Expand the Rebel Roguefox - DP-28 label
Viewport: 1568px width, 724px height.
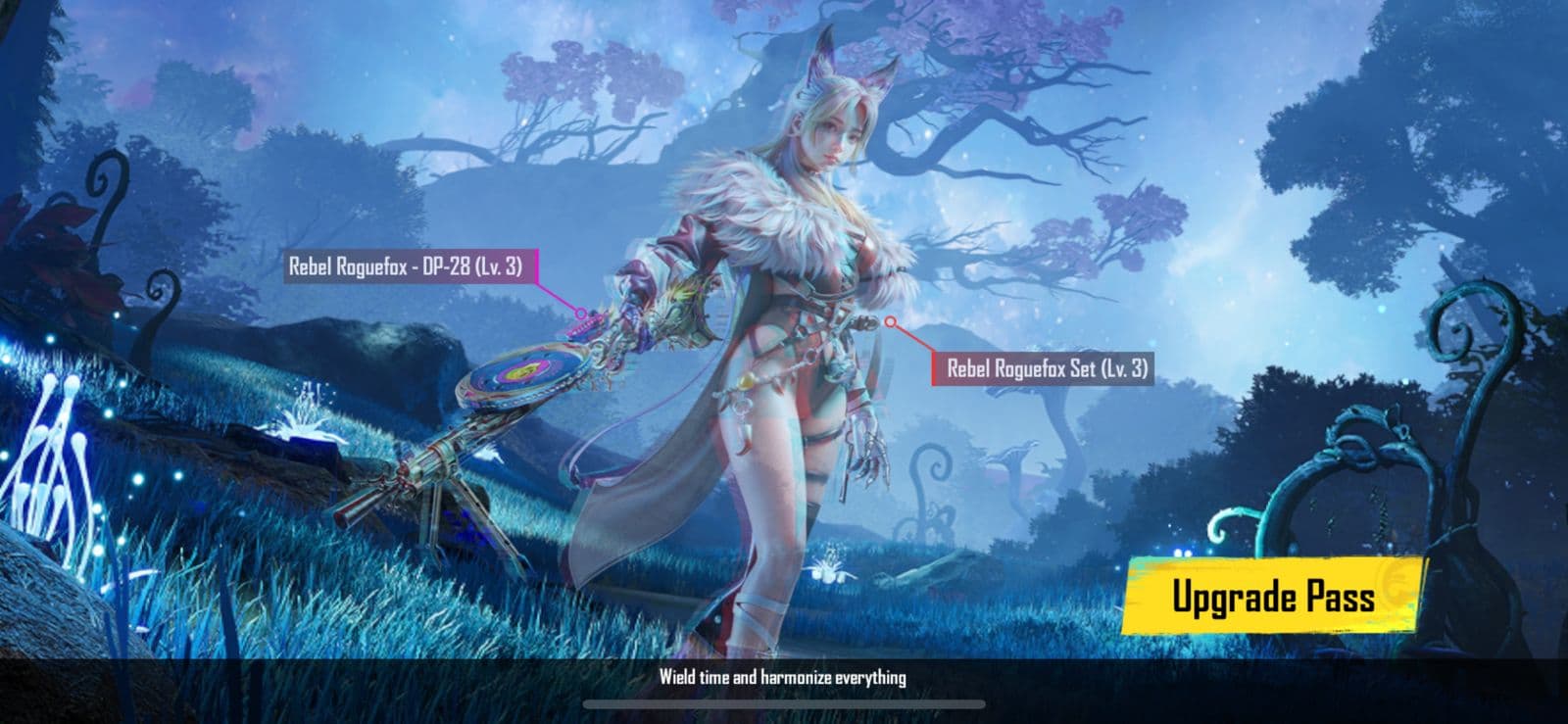410,264
